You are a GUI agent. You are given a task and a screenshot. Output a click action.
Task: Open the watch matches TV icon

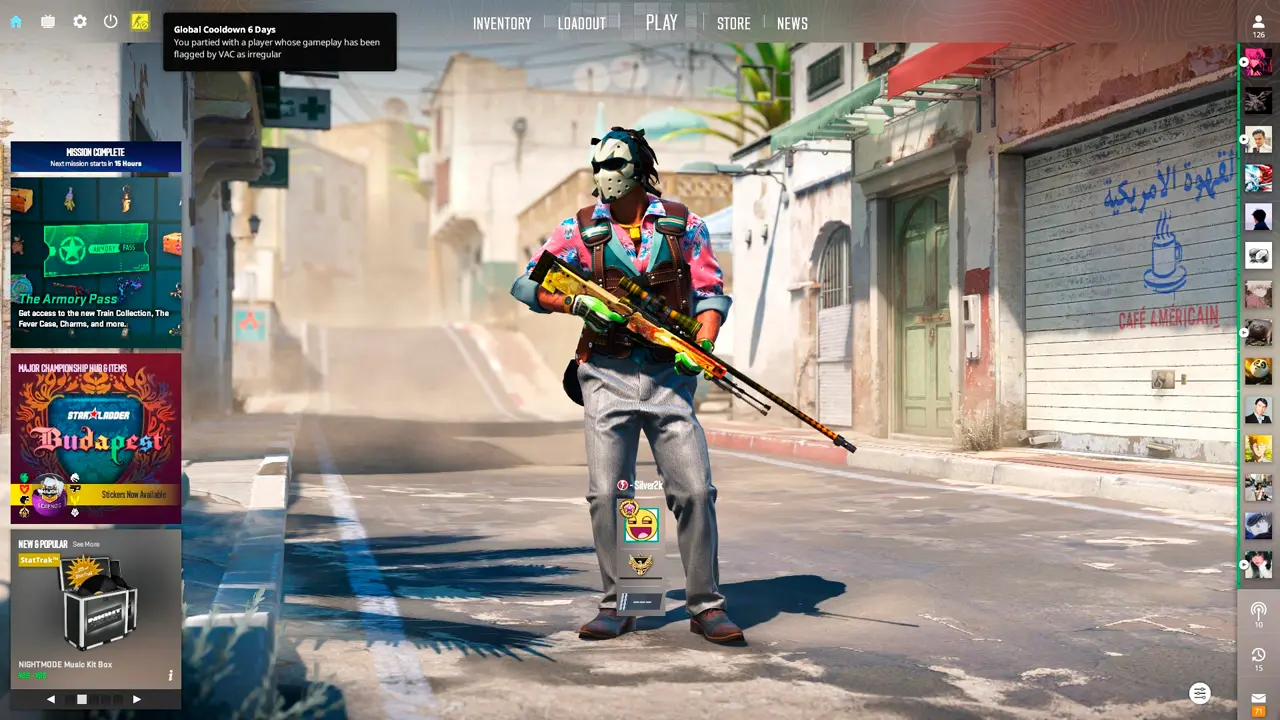click(48, 22)
